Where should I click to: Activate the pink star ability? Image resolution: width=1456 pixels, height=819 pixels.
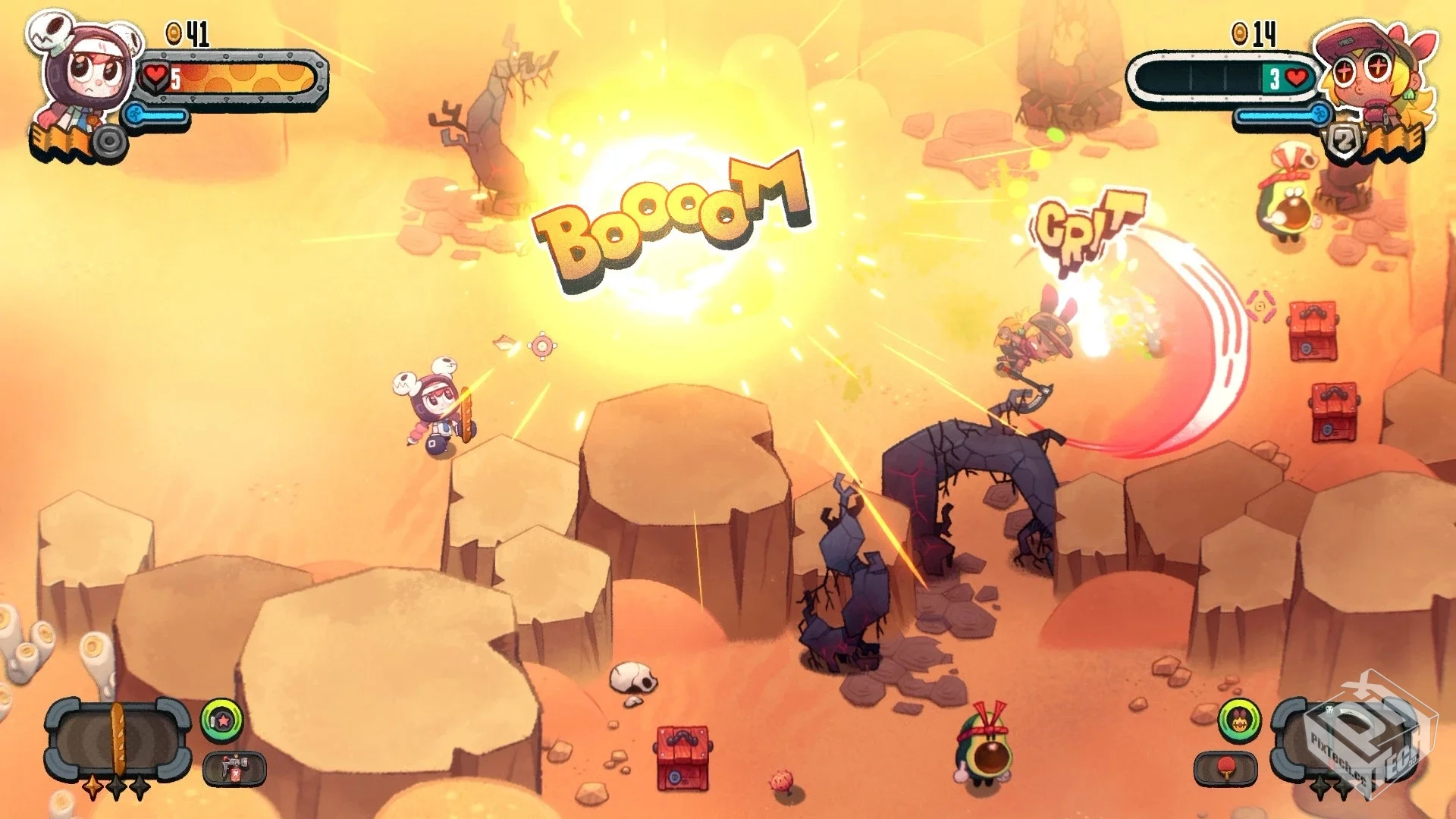coord(222,720)
